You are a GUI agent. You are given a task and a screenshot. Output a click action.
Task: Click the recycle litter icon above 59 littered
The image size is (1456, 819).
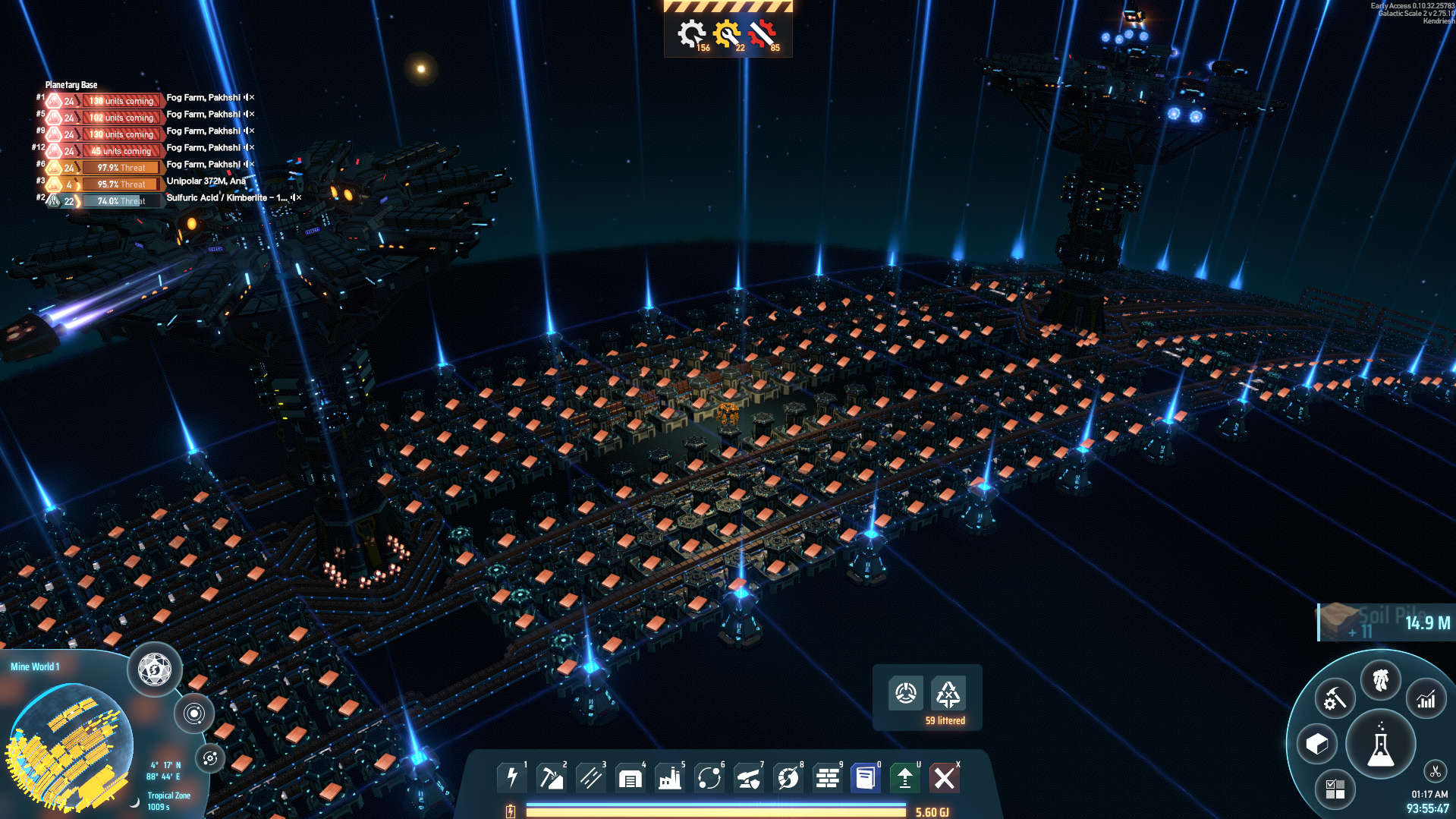click(x=948, y=693)
